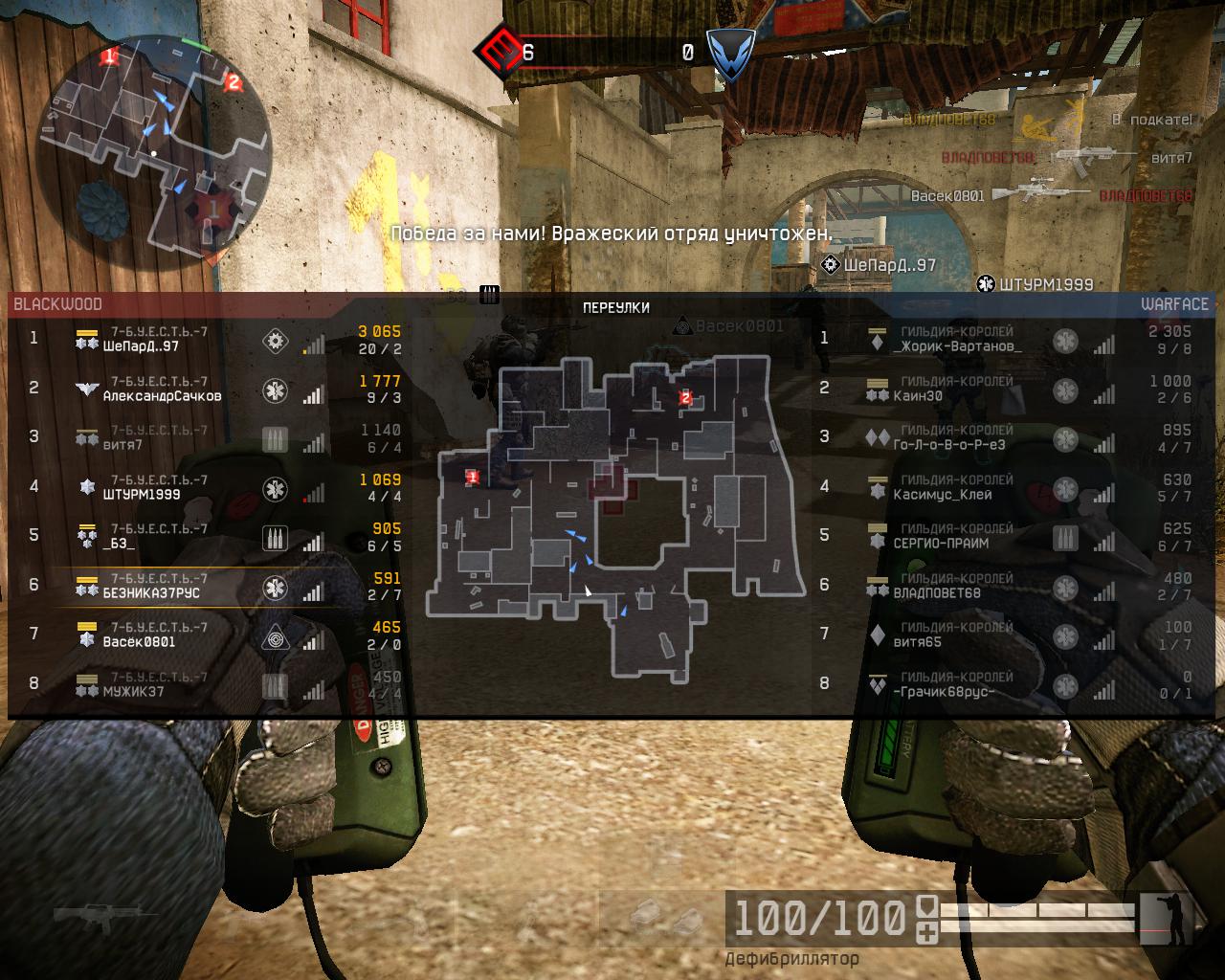Select the rifle weapon icon
The width and height of the screenshot is (1225, 980).
tap(96, 915)
